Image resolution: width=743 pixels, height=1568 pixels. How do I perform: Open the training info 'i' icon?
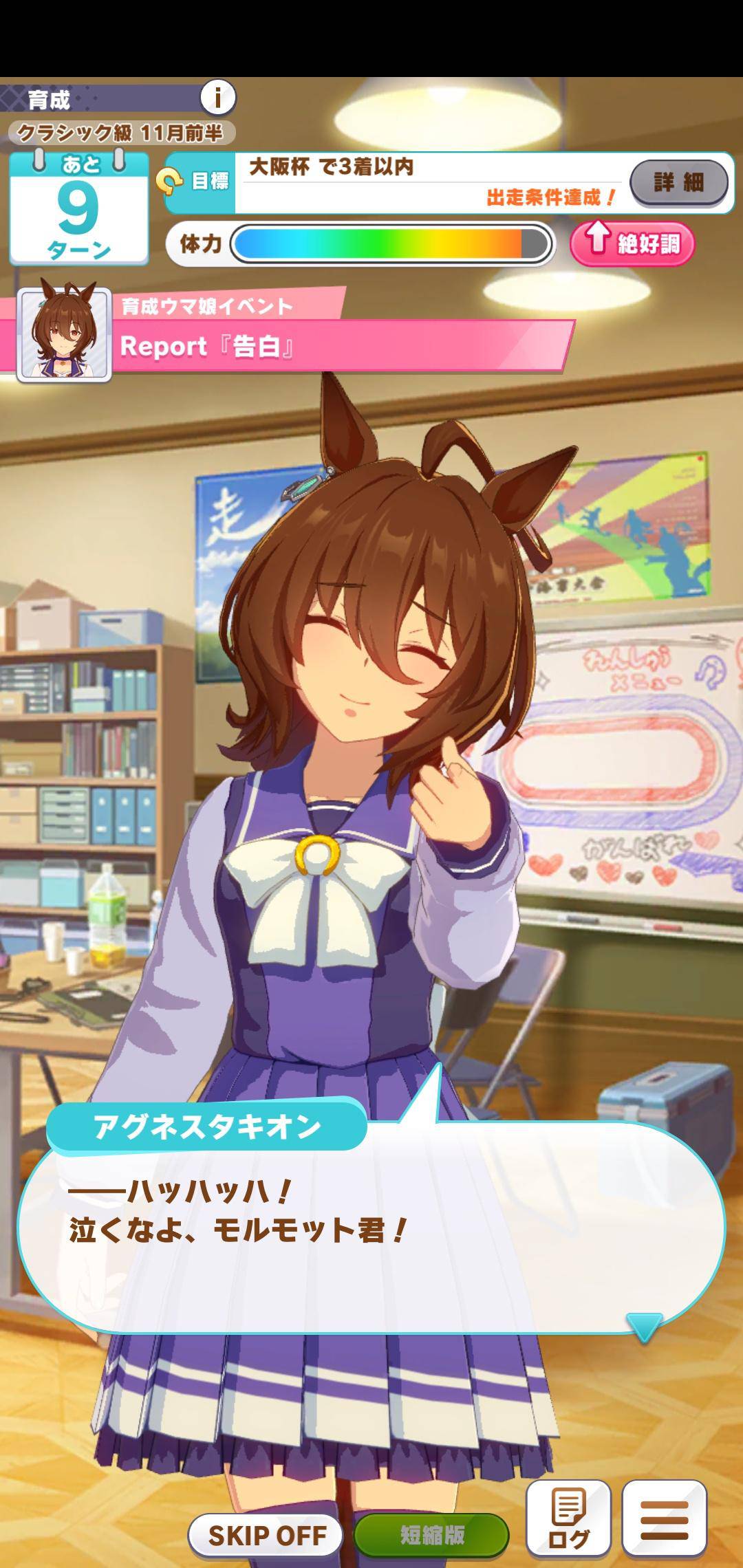(x=218, y=98)
